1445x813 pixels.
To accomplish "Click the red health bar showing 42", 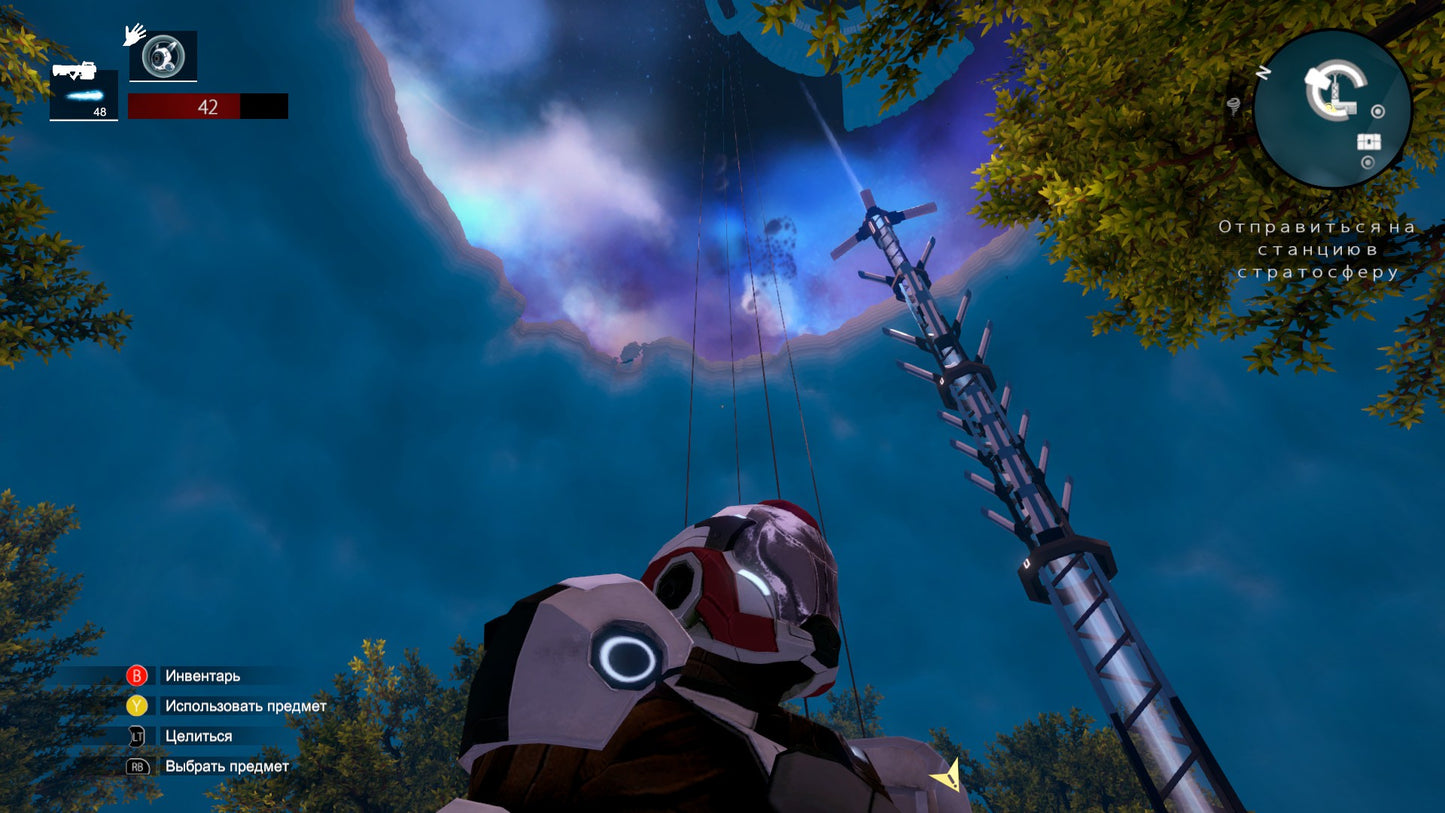I will click(x=207, y=108).
